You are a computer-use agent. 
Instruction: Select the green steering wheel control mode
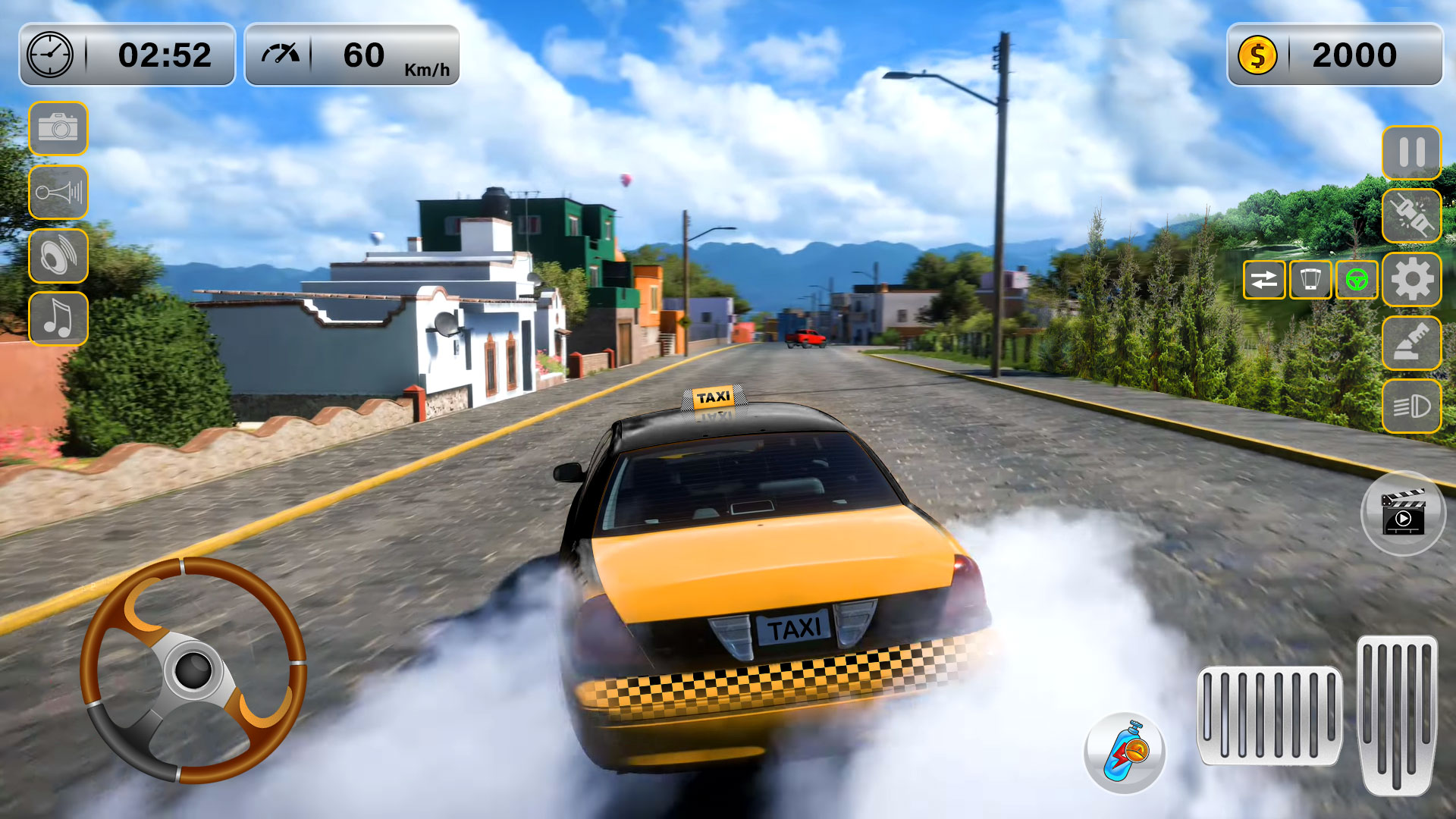1357,281
